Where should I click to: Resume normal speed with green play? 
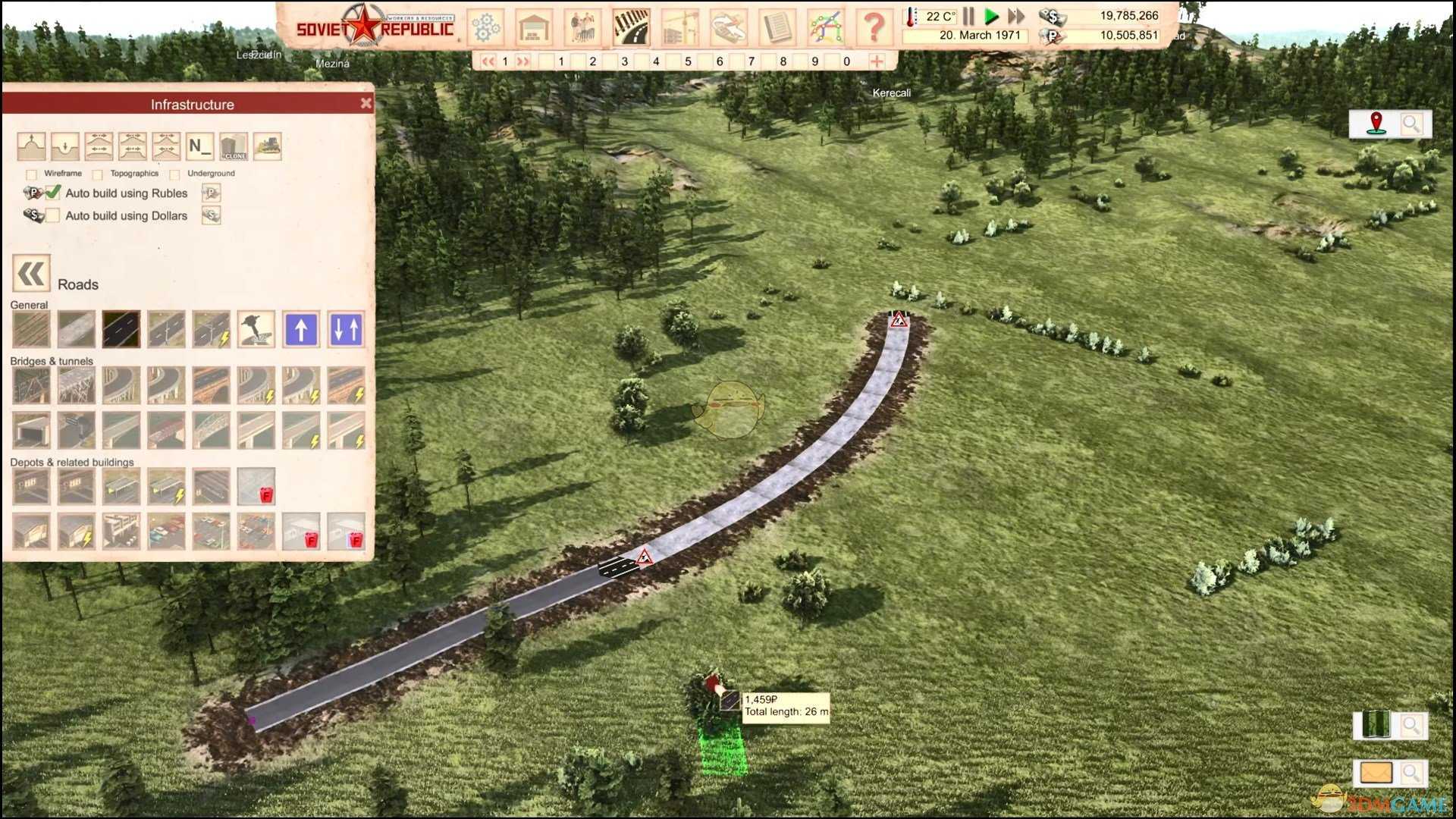click(x=991, y=16)
